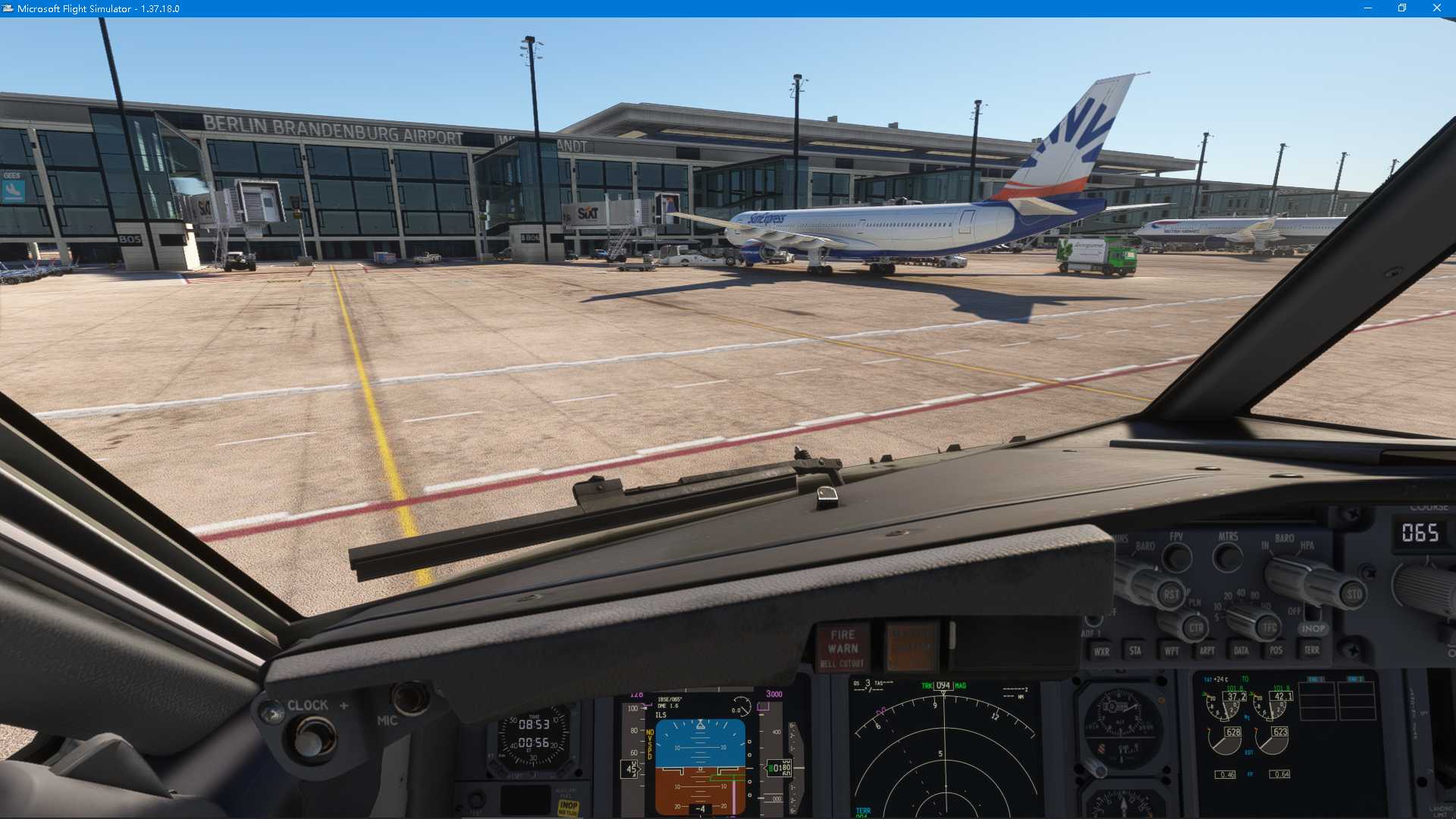Click the Flight Simulator title bar icon

pos(8,8)
